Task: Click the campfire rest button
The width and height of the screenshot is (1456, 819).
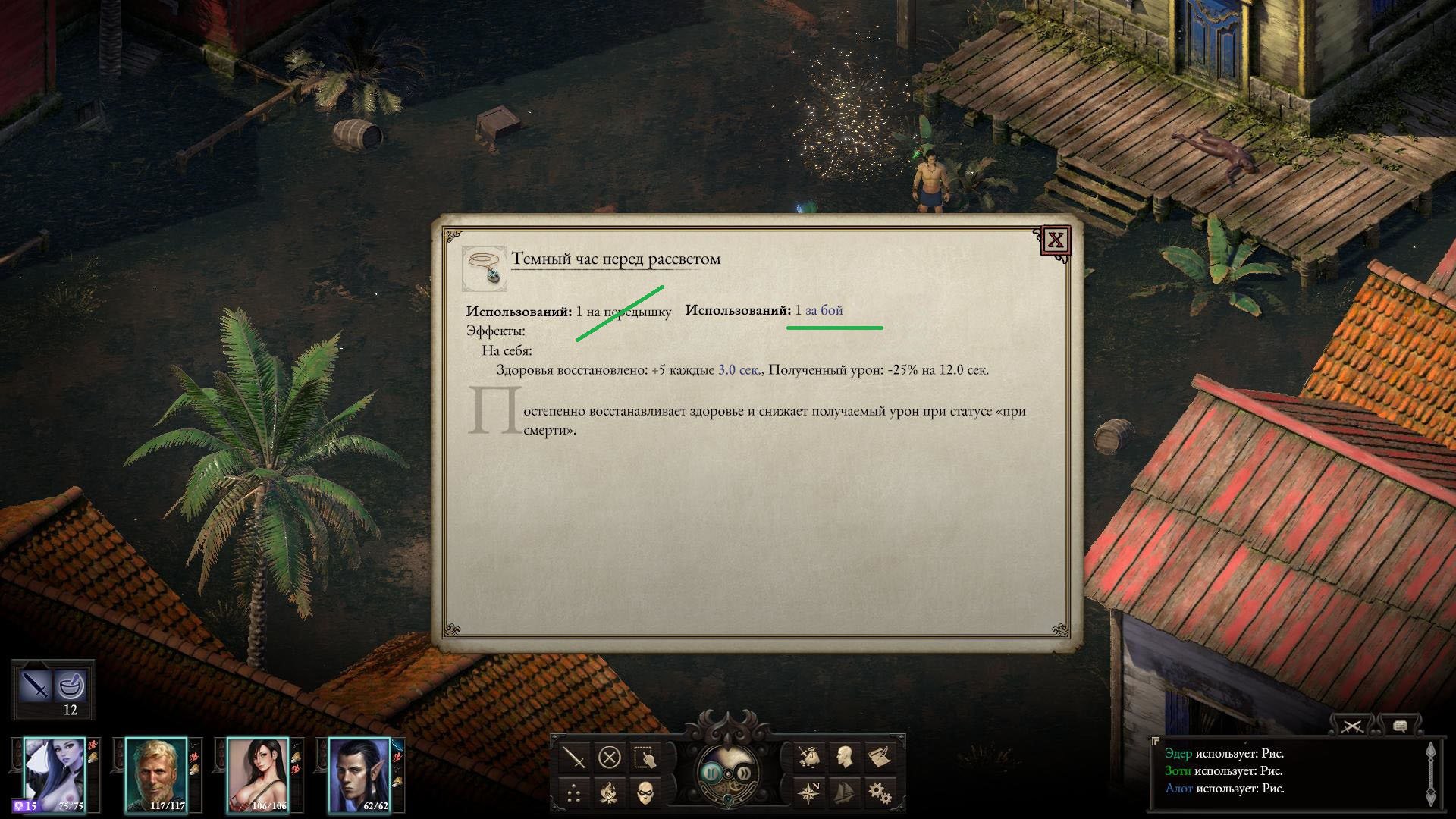Action: point(610,794)
